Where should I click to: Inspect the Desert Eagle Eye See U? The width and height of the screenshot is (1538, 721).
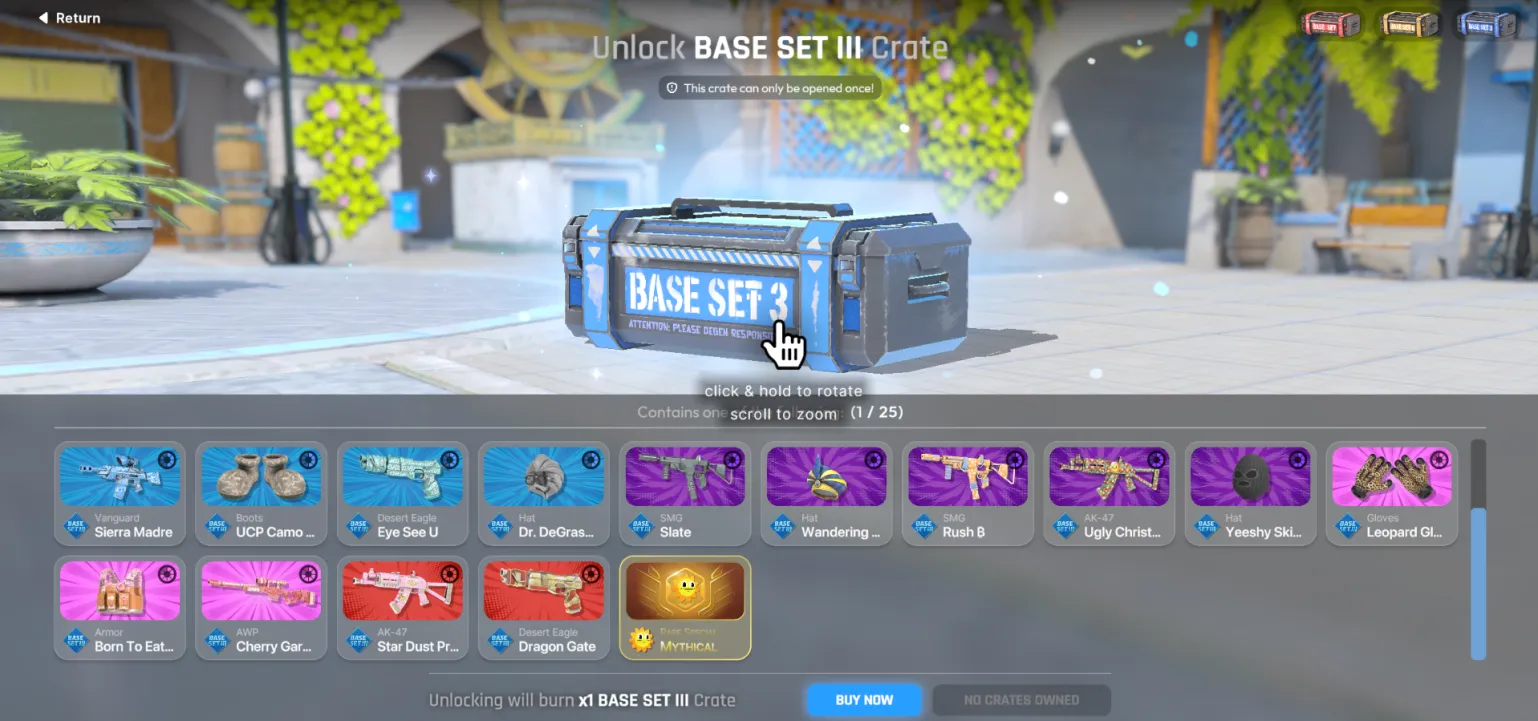[403, 494]
